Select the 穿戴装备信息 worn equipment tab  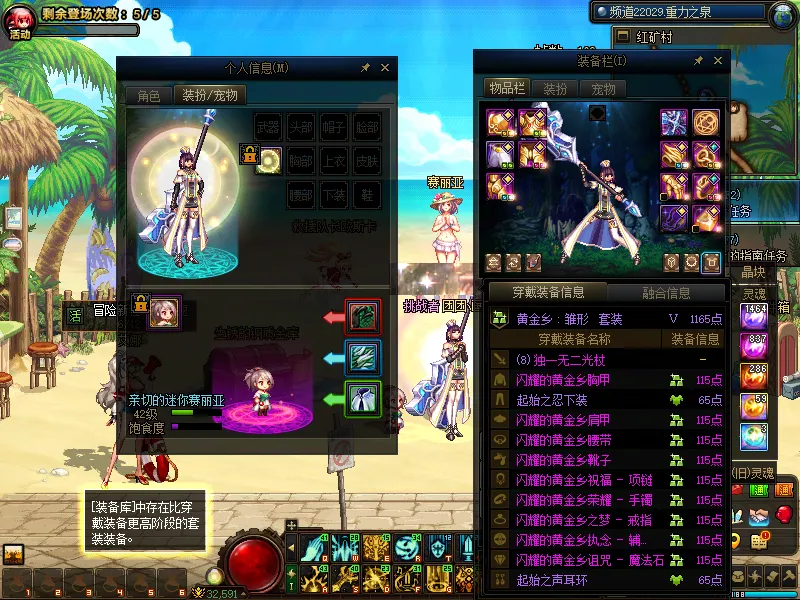coord(548,293)
